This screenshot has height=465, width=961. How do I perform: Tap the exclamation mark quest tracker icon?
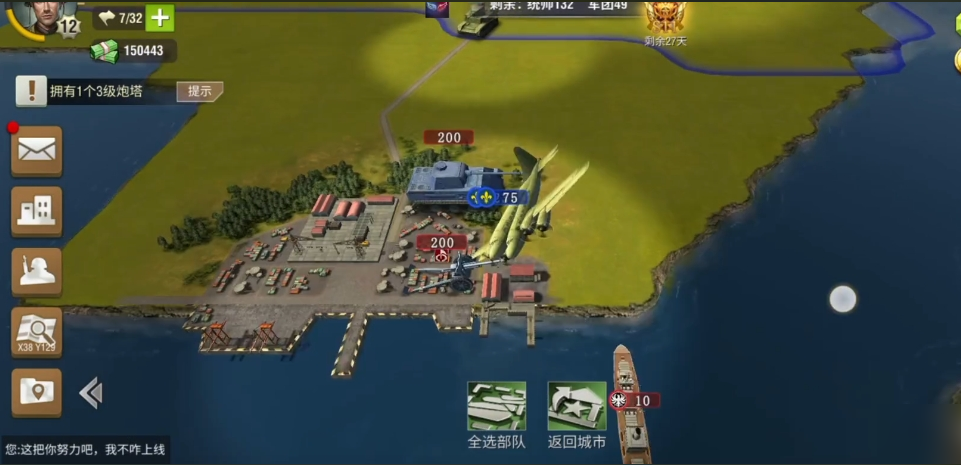pos(32,92)
